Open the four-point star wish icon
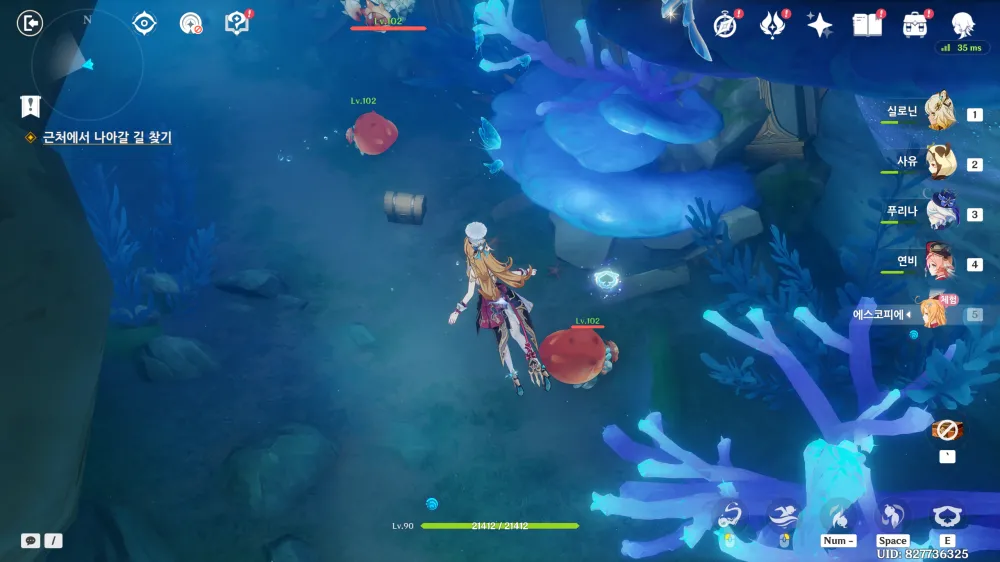This screenshot has width=1000, height=562. [x=820, y=25]
